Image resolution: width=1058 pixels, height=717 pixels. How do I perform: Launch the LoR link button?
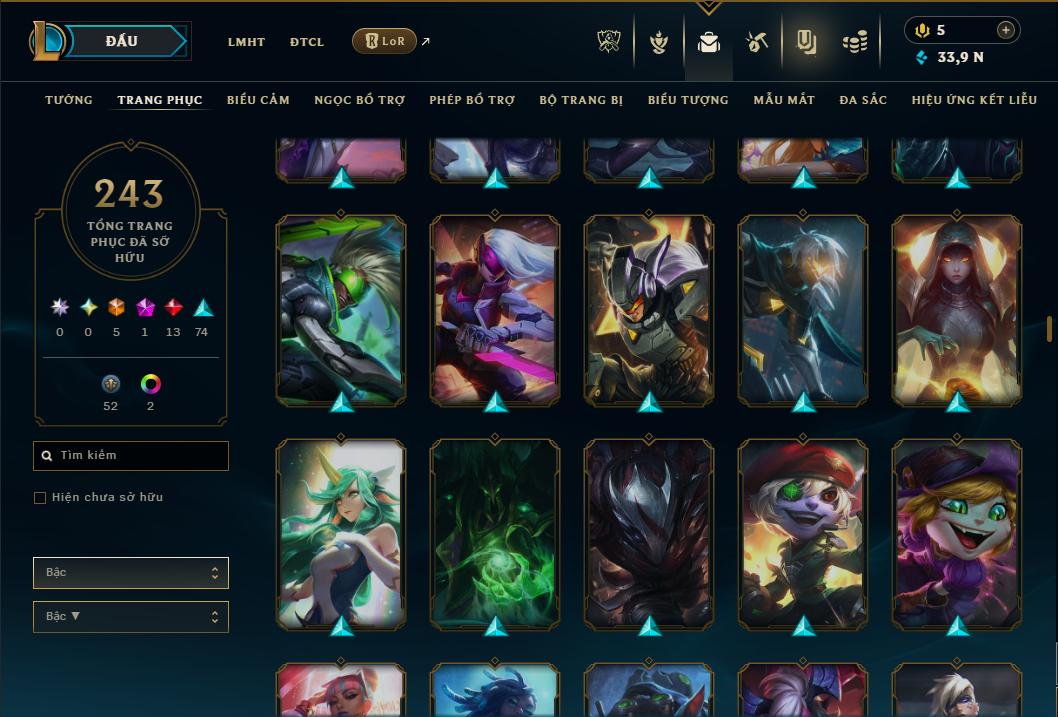point(385,41)
